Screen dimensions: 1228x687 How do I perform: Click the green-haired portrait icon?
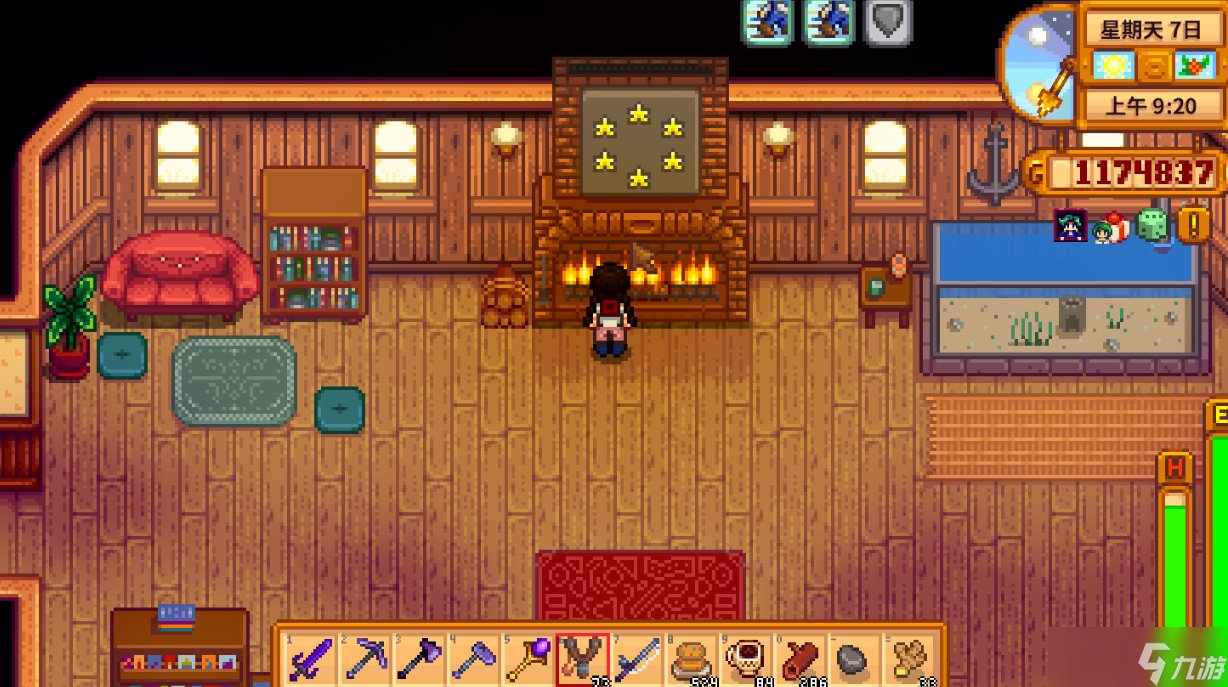tap(1070, 227)
